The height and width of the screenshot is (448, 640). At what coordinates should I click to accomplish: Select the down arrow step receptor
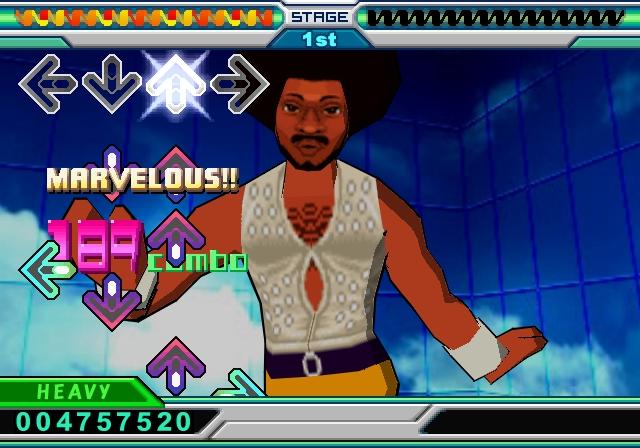[111, 83]
